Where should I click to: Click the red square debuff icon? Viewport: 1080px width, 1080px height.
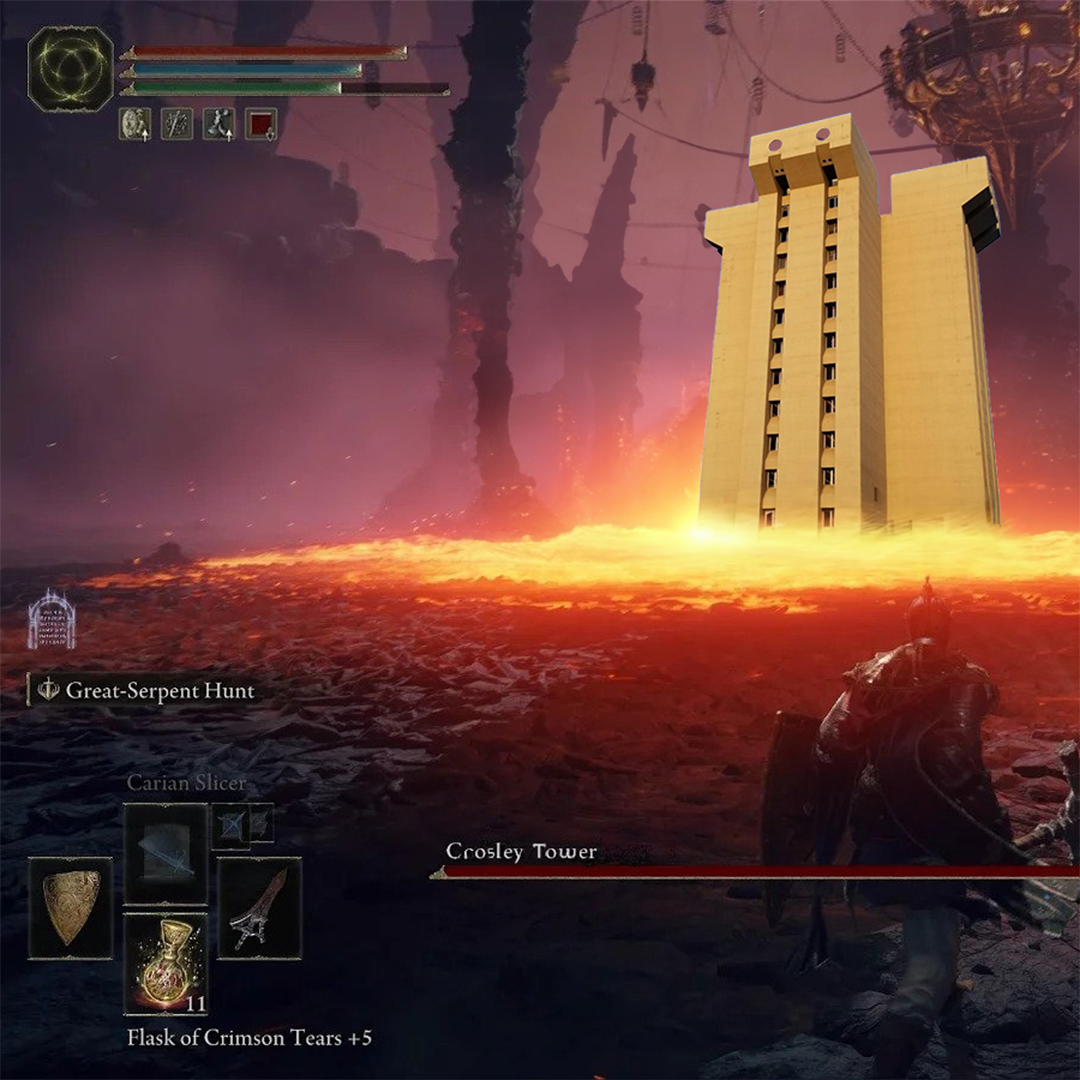(x=261, y=124)
